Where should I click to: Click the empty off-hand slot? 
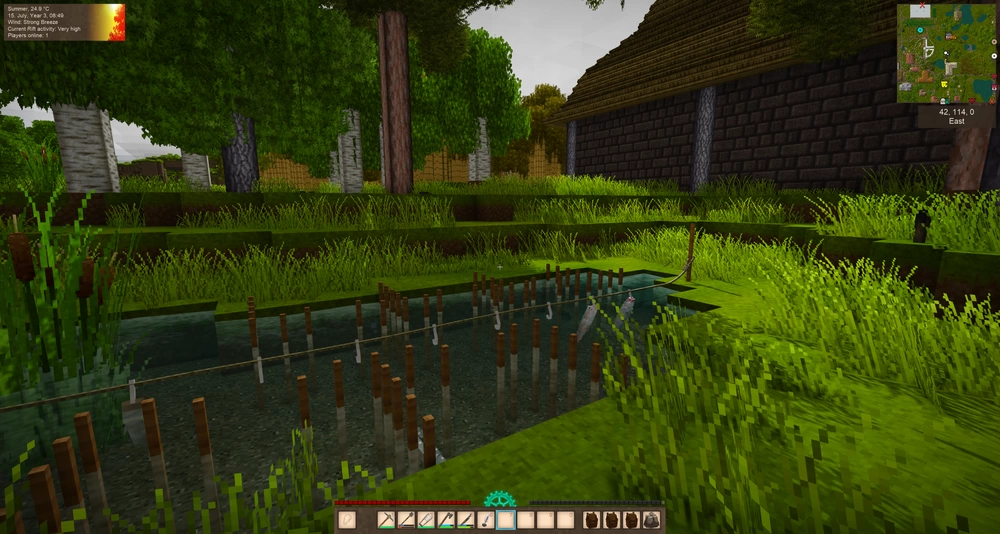(x=347, y=520)
